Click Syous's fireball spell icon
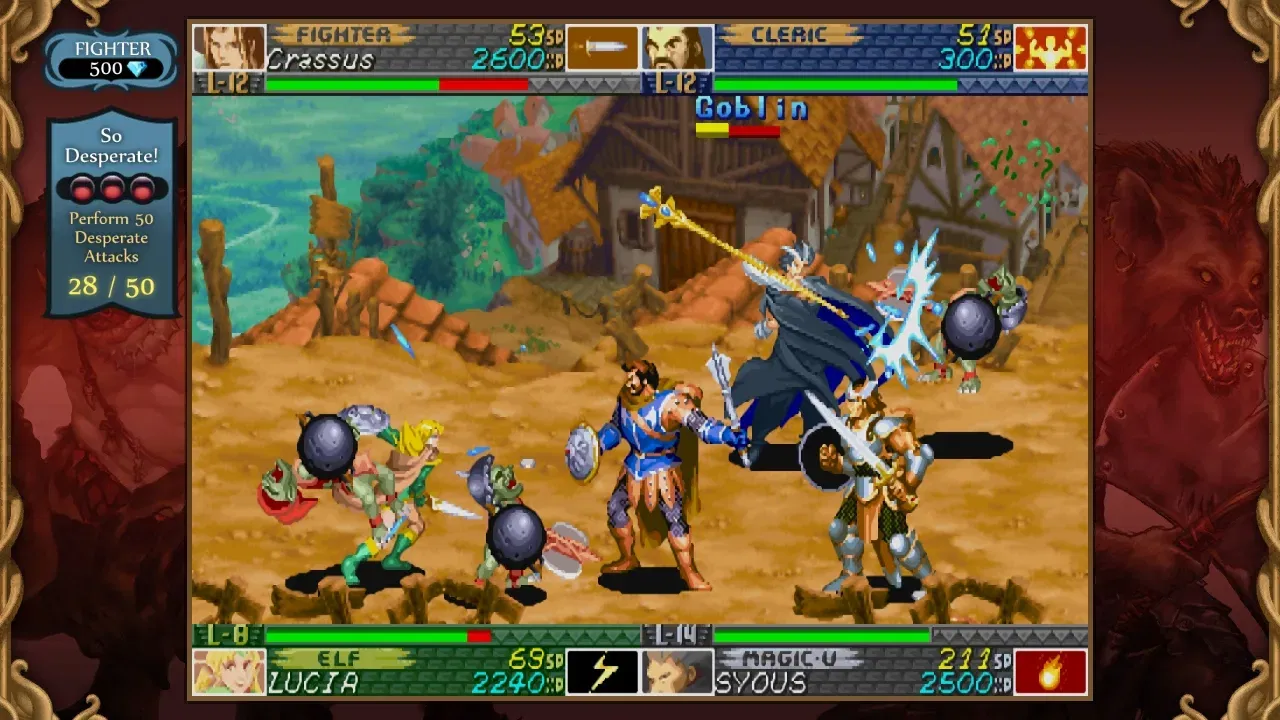Screen dimensions: 1280x720 (x=1049, y=671)
